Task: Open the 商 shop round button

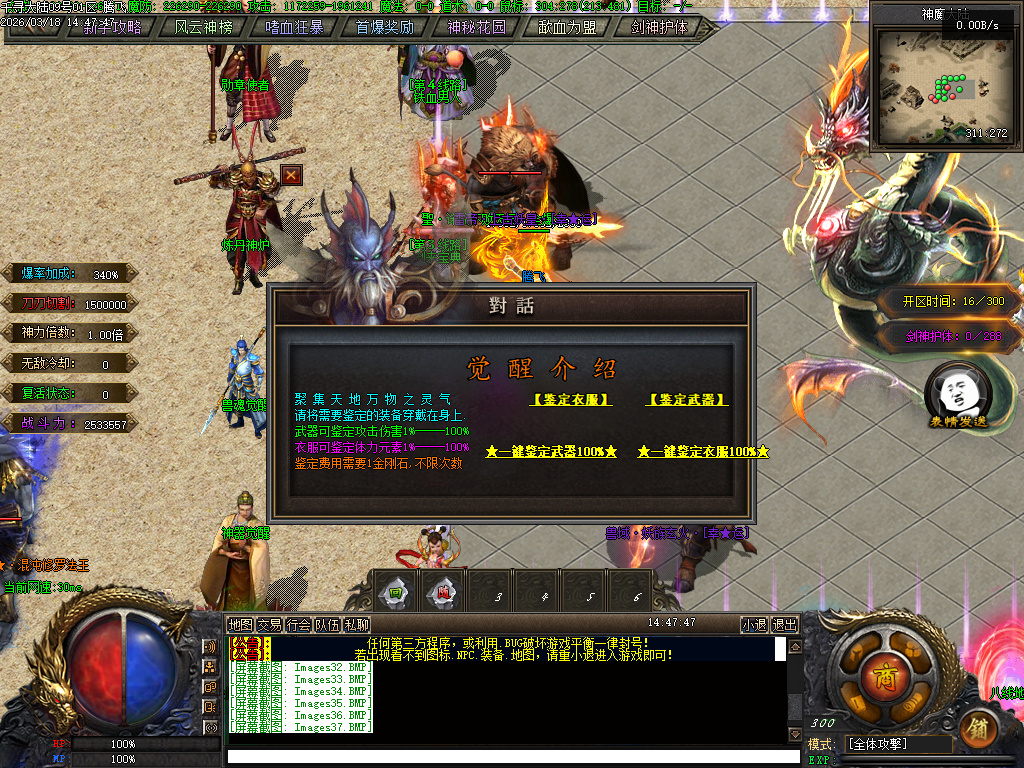Action: point(880,669)
